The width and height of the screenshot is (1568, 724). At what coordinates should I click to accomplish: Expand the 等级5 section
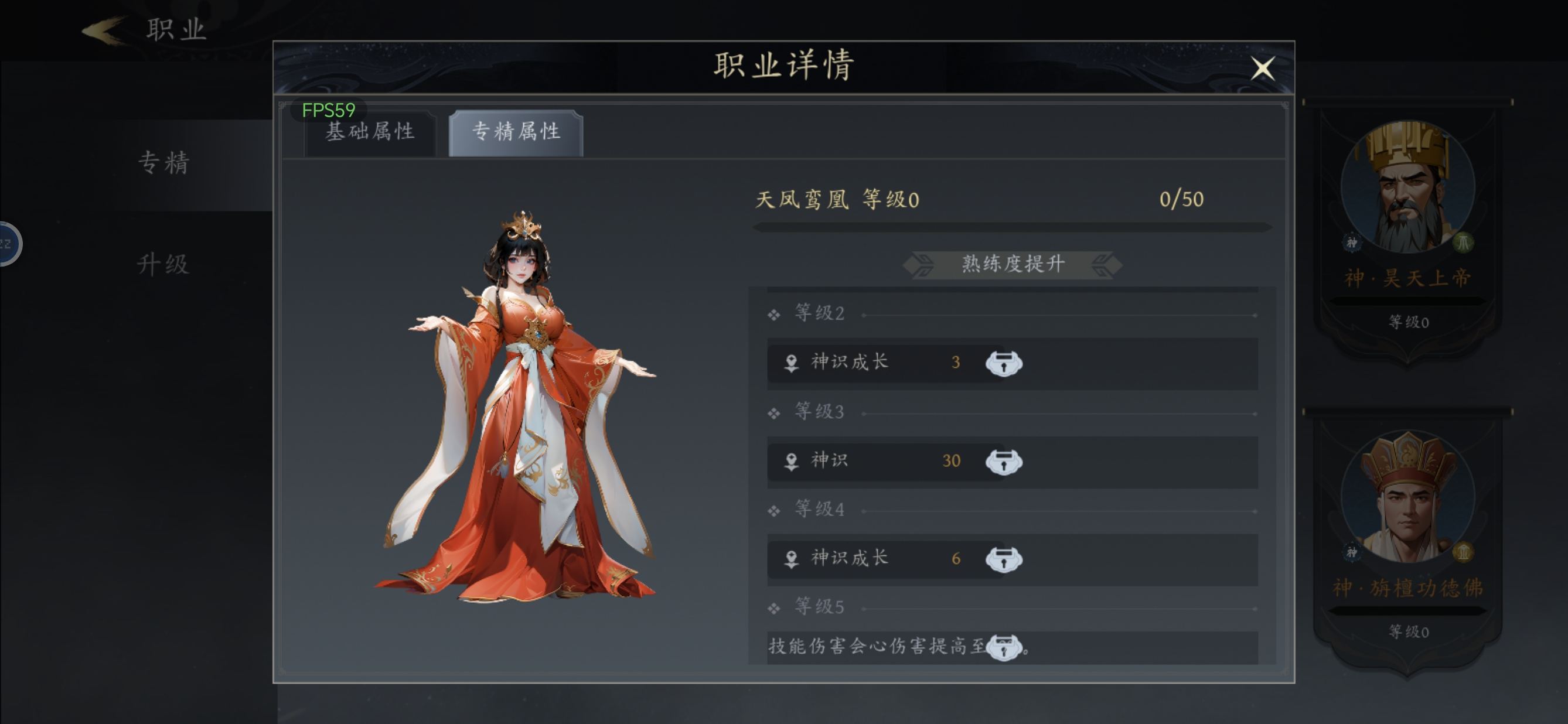point(772,608)
